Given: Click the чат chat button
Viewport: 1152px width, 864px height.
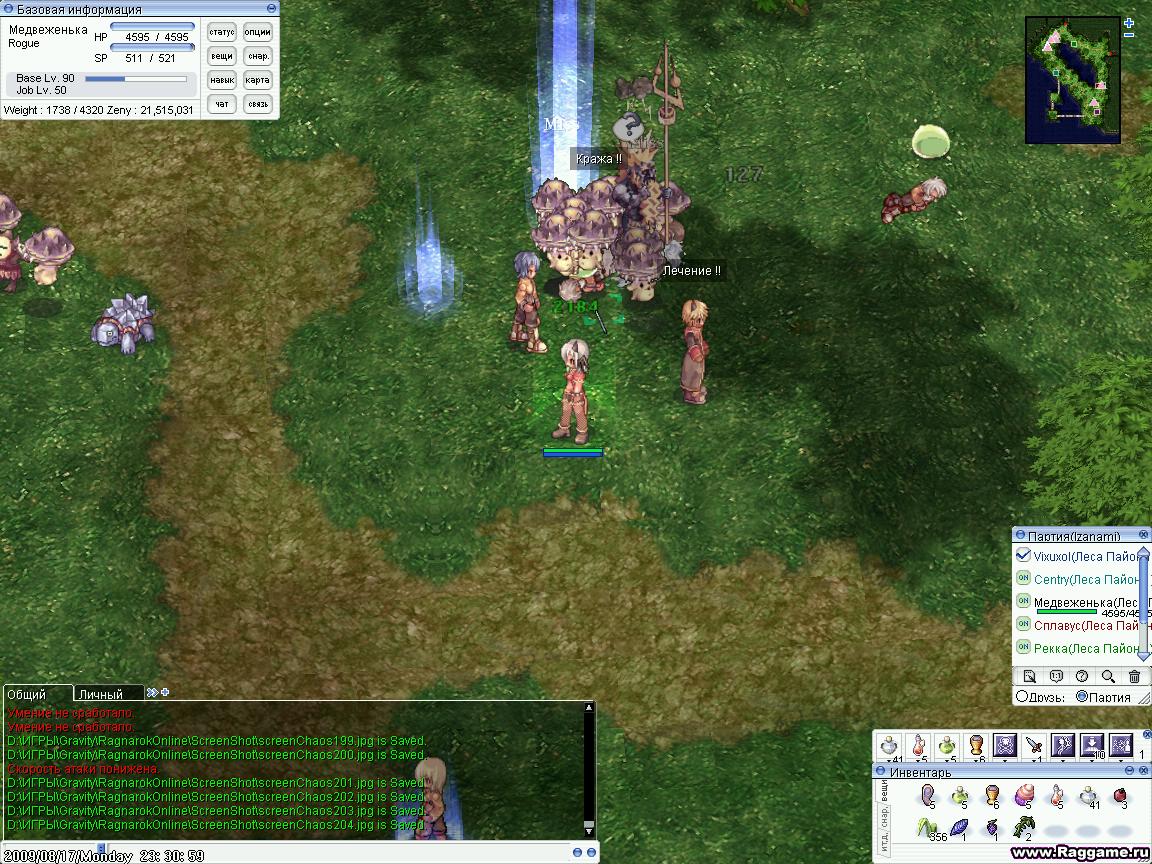Looking at the screenshot, I should pos(222,104).
